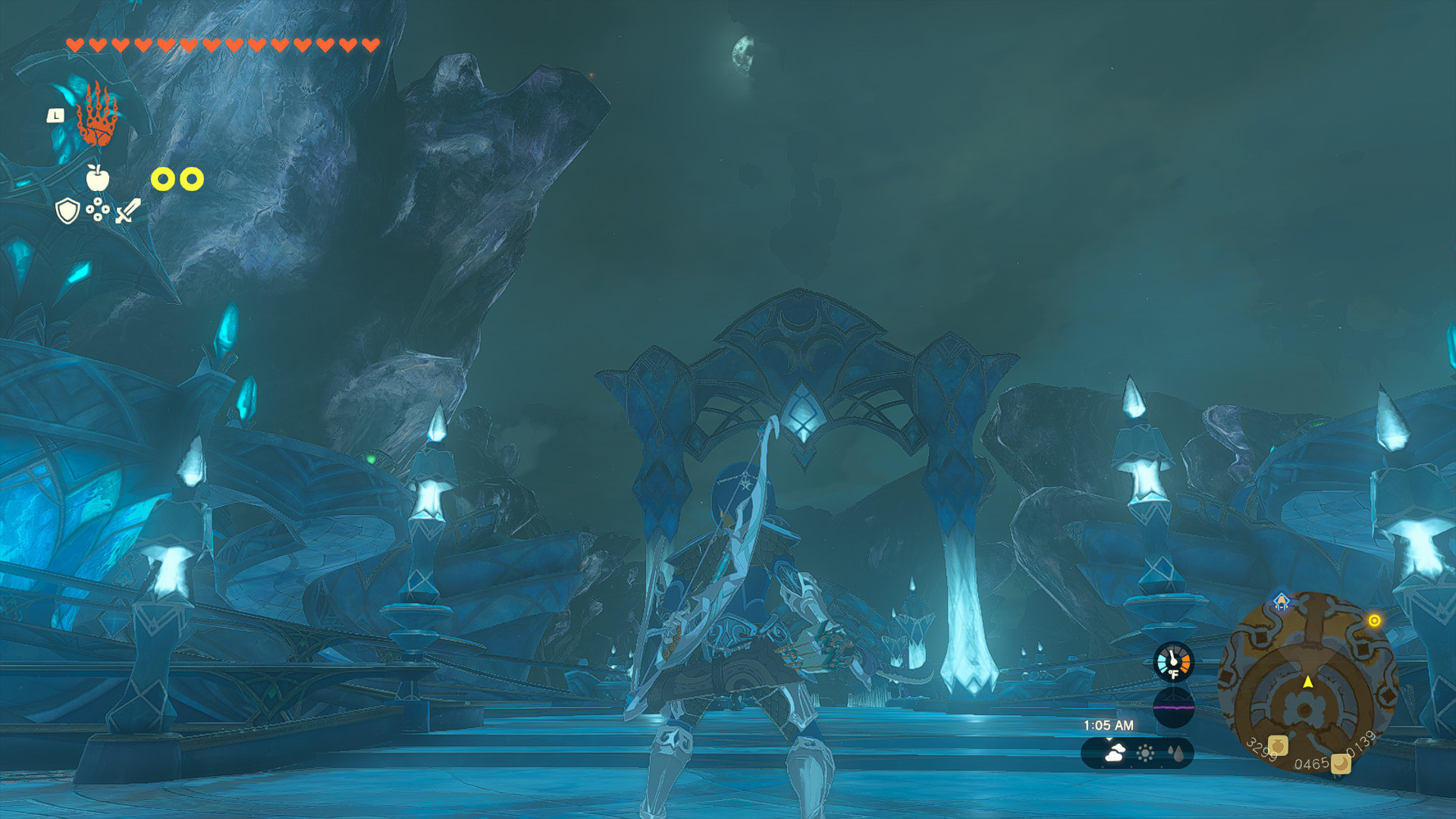The width and height of the screenshot is (1456, 819).
Task: Check the Fahrenheit temperature gauge
Action: point(1173,662)
